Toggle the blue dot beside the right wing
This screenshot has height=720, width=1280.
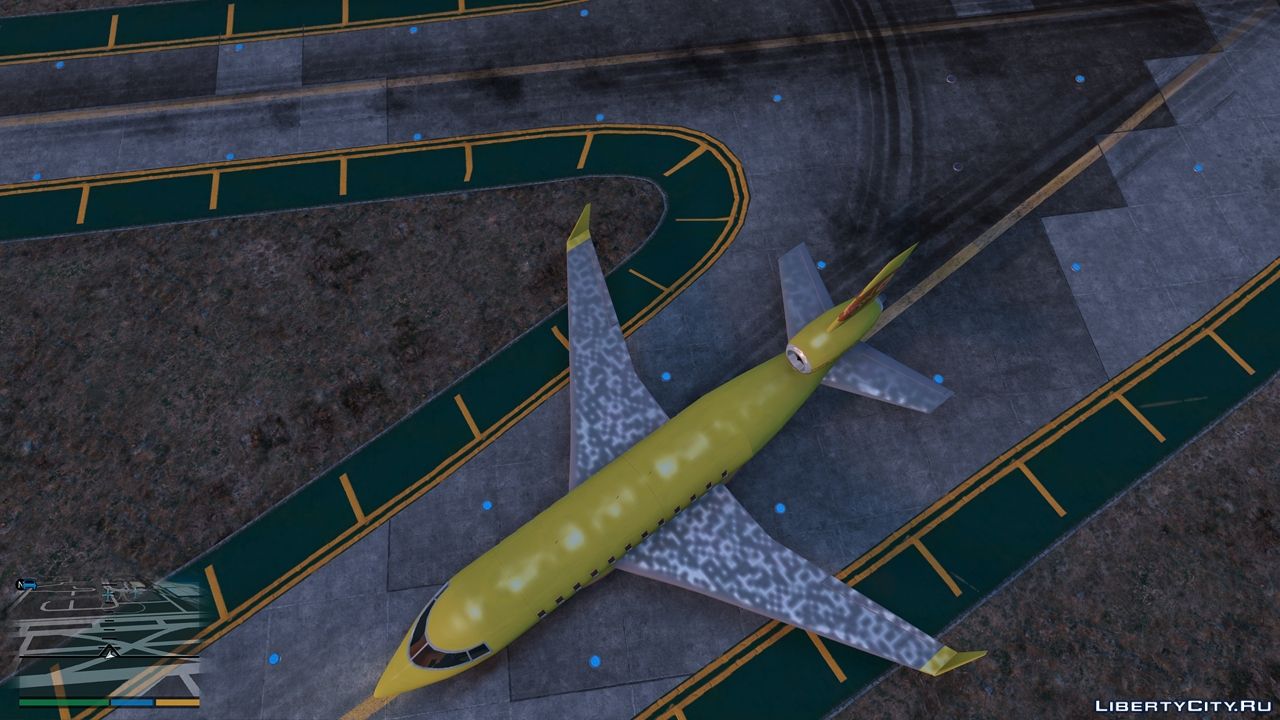pos(780,505)
